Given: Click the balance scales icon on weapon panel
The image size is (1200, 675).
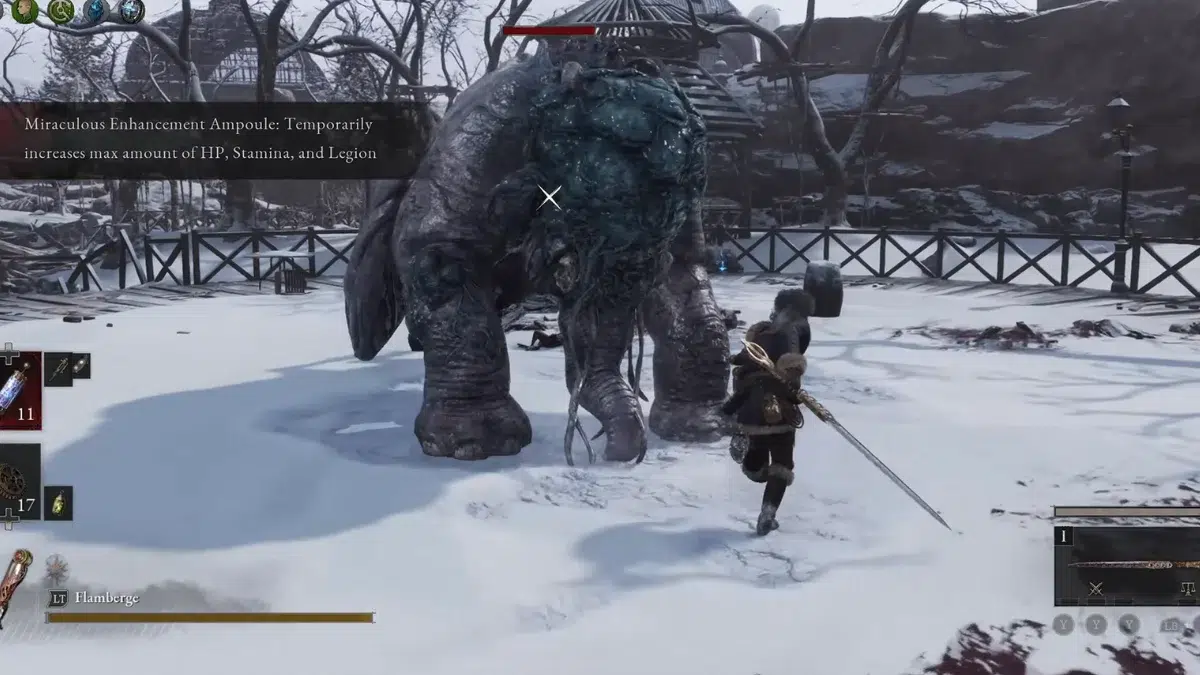Looking at the screenshot, I should coord(1188,589).
